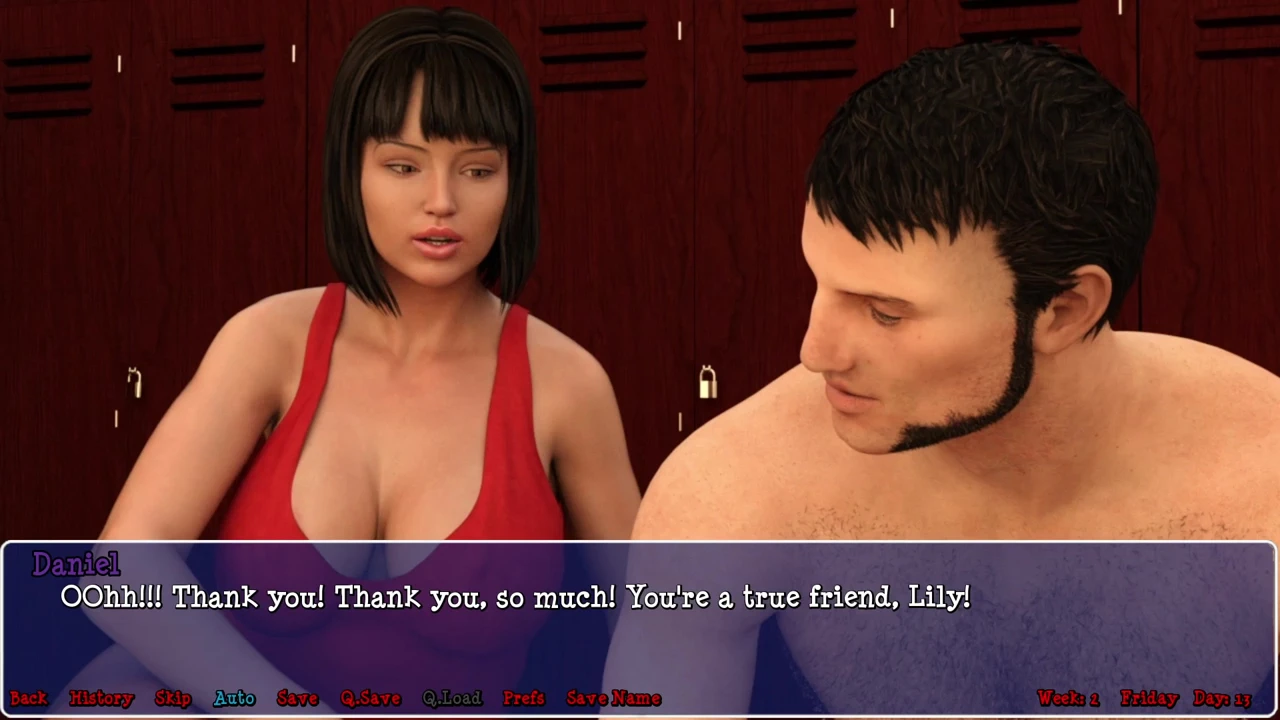This screenshot has width=1280, height=720.
Task: Activate Skip mode
Action: [x=173, y=698]
